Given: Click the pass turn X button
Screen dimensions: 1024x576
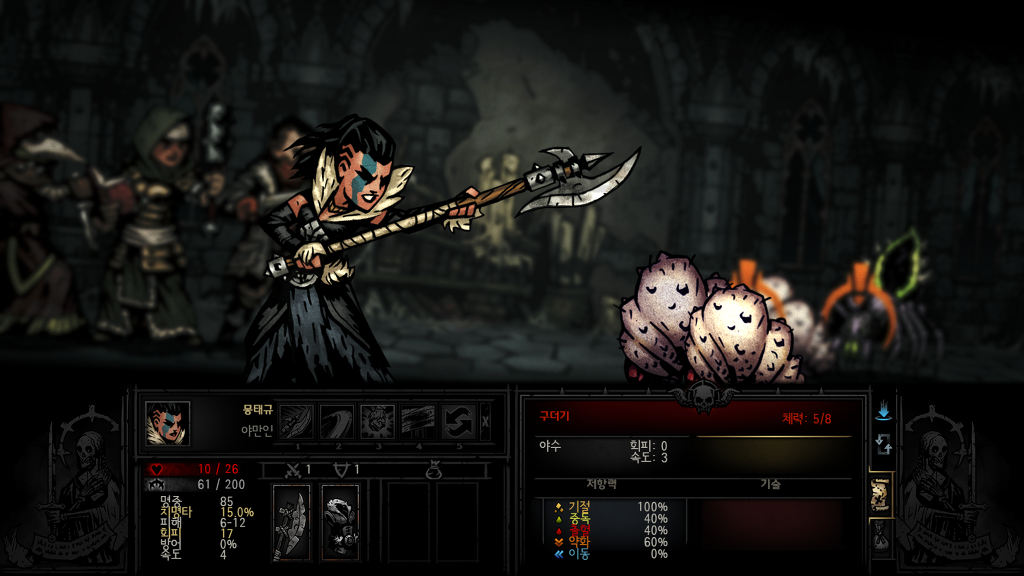Looking at the screenshot, I should point(486,421).
